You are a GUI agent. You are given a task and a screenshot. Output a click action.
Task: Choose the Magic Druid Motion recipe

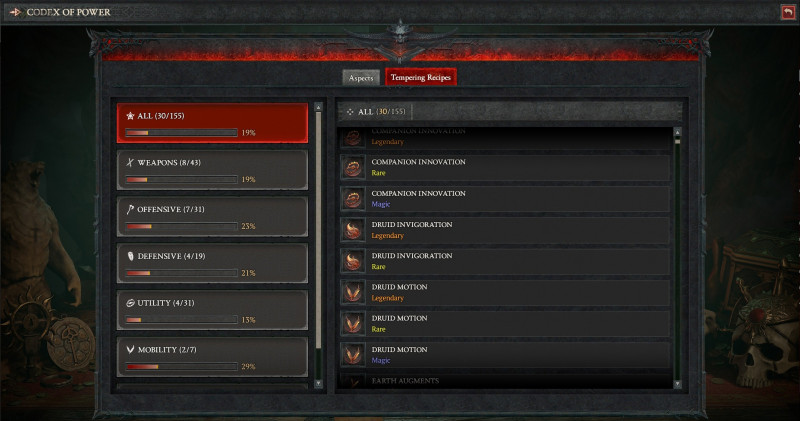point(505,355)
